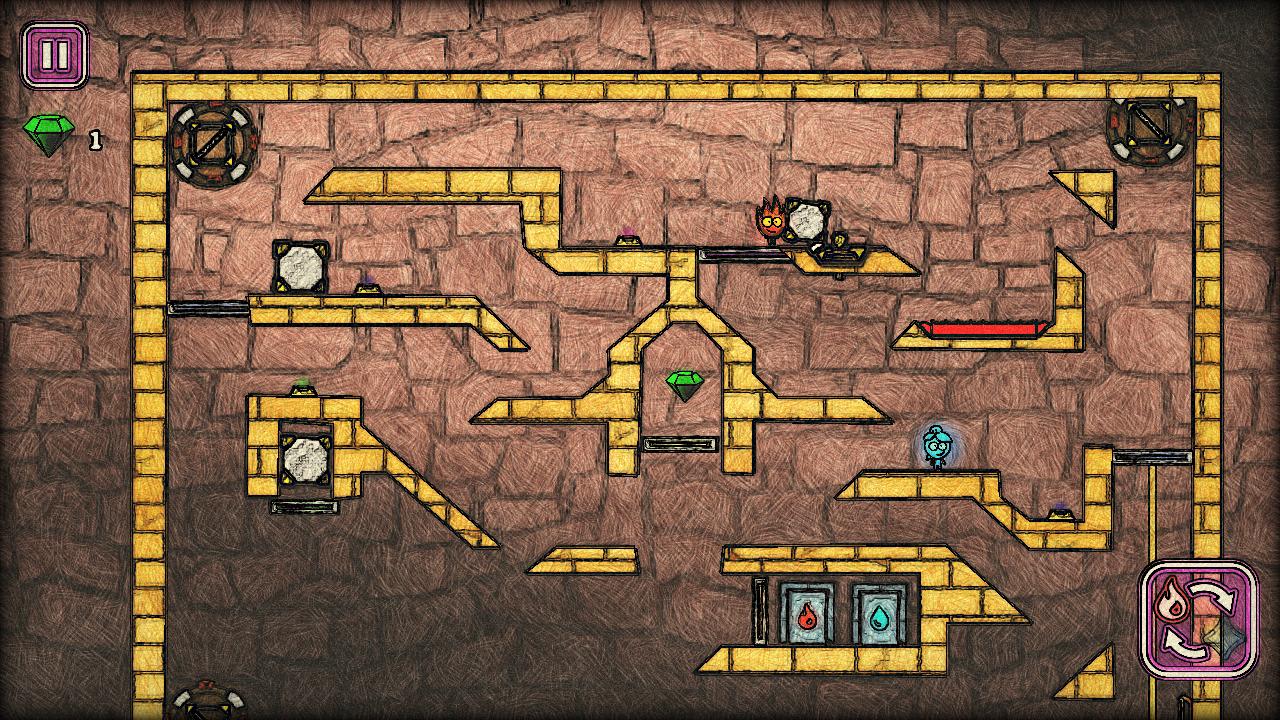Click the fan turret in the top-right corner
The image size is (1280, 720).
coord(1148,131)
